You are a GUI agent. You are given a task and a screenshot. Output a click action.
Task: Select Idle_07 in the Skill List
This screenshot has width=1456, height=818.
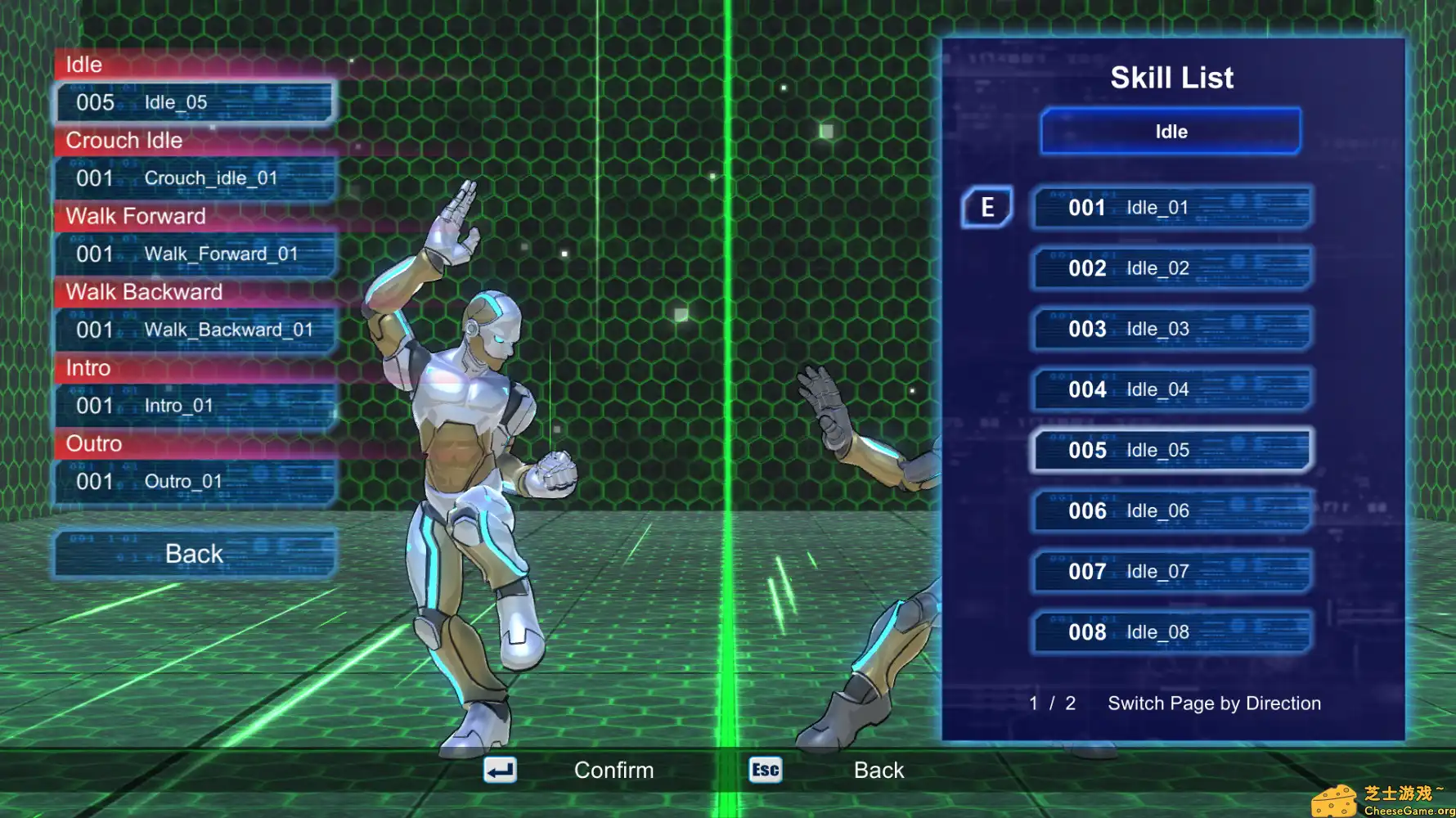click(1170, 571)
